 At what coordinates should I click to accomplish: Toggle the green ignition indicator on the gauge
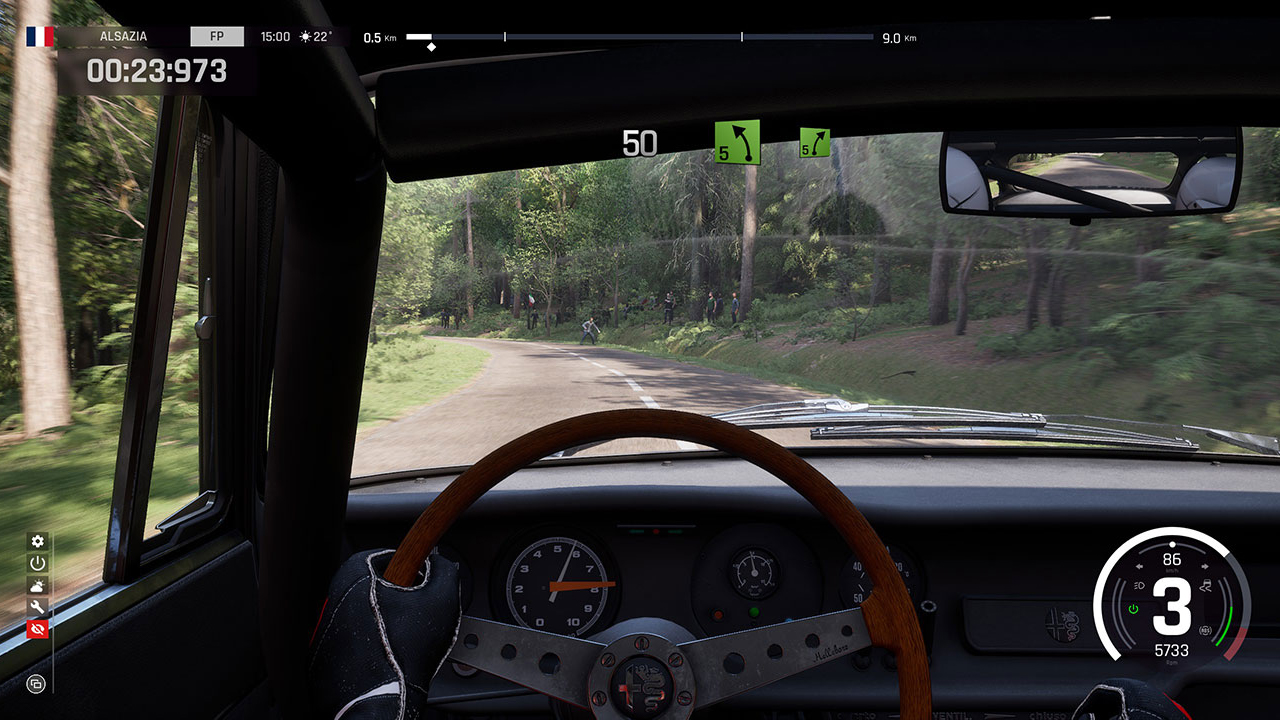click(x=1132, y=608)
